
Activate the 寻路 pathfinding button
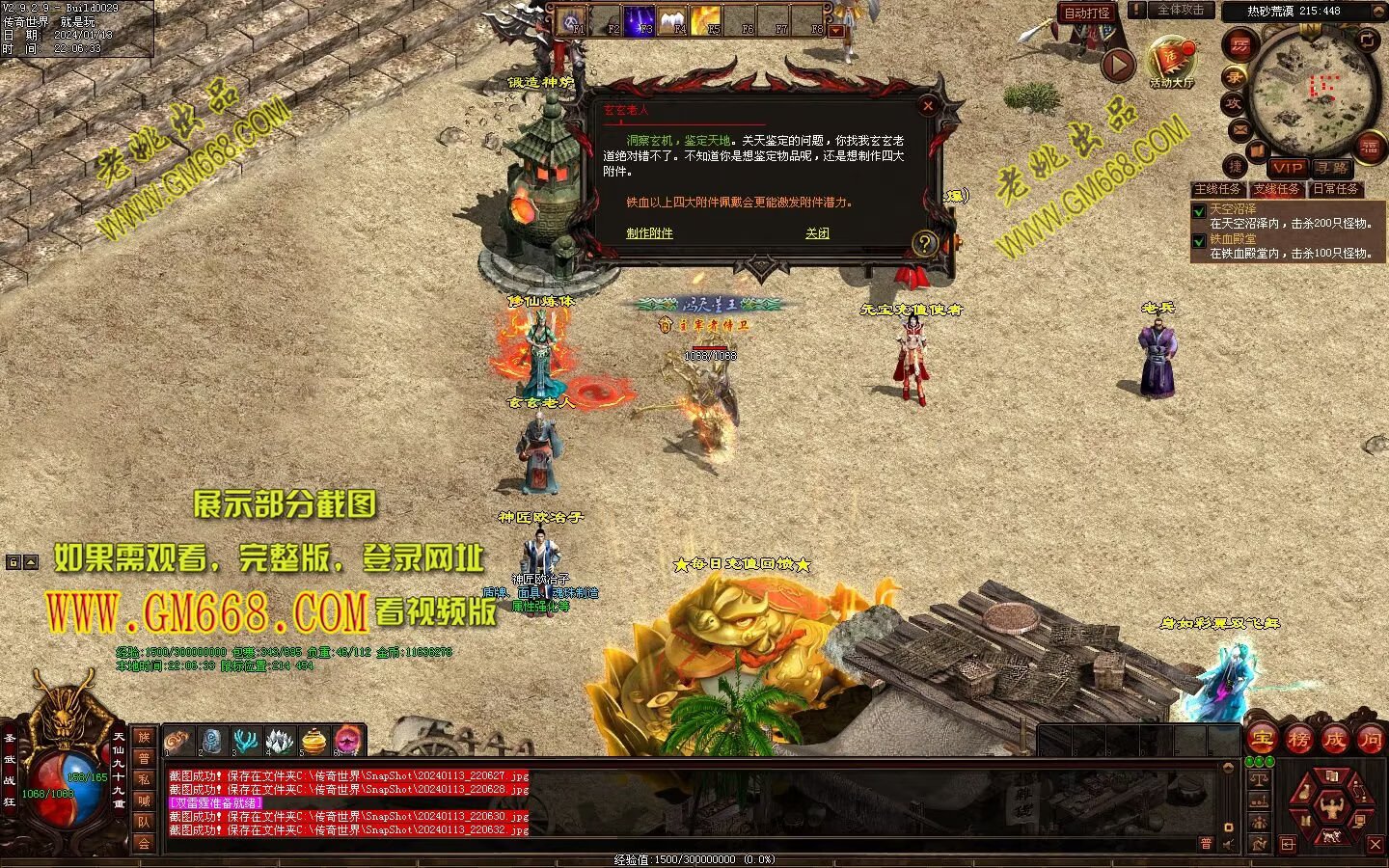1332,168
